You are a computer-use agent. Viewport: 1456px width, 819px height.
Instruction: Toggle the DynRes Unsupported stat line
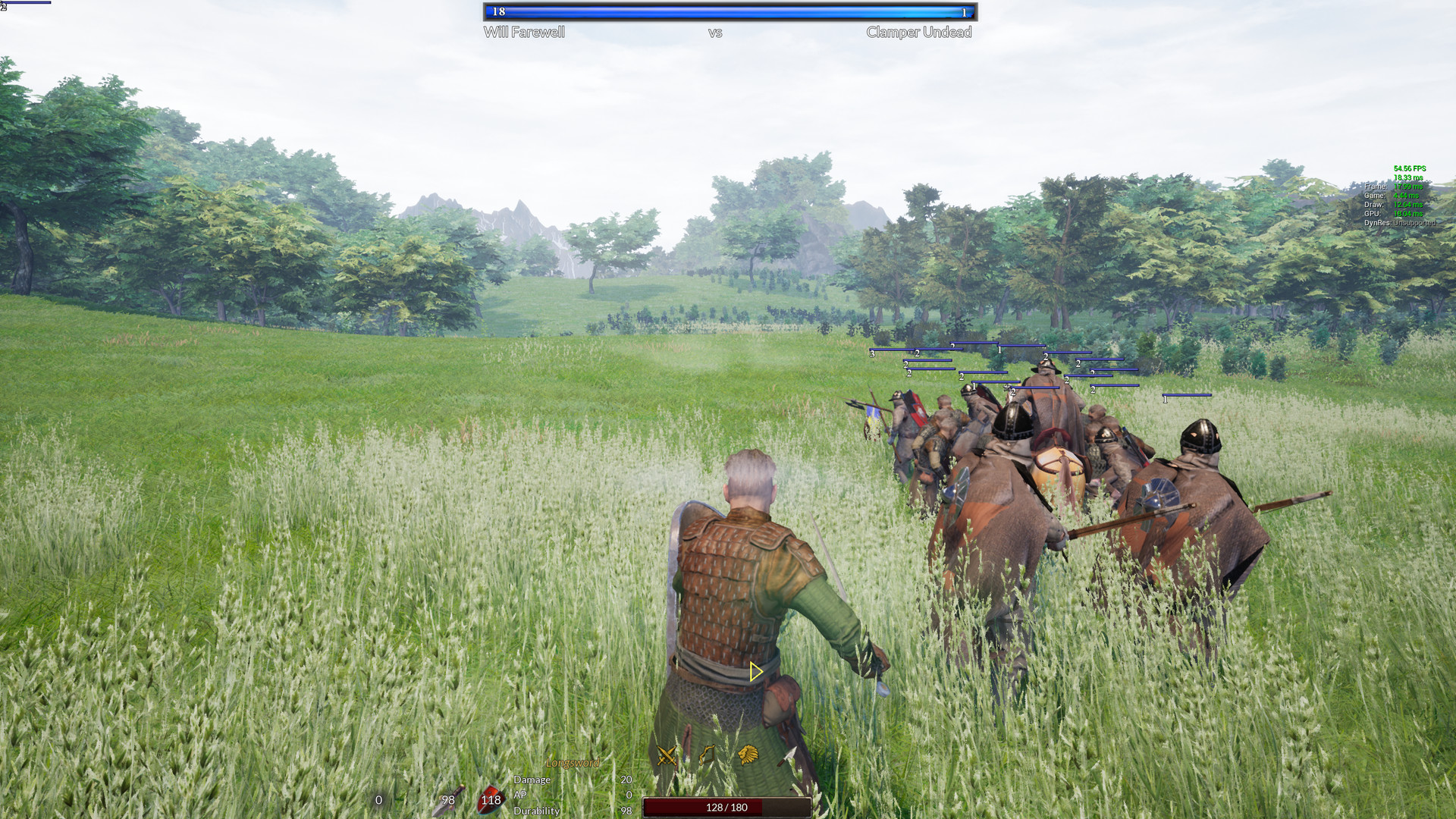click(1400, 223)
